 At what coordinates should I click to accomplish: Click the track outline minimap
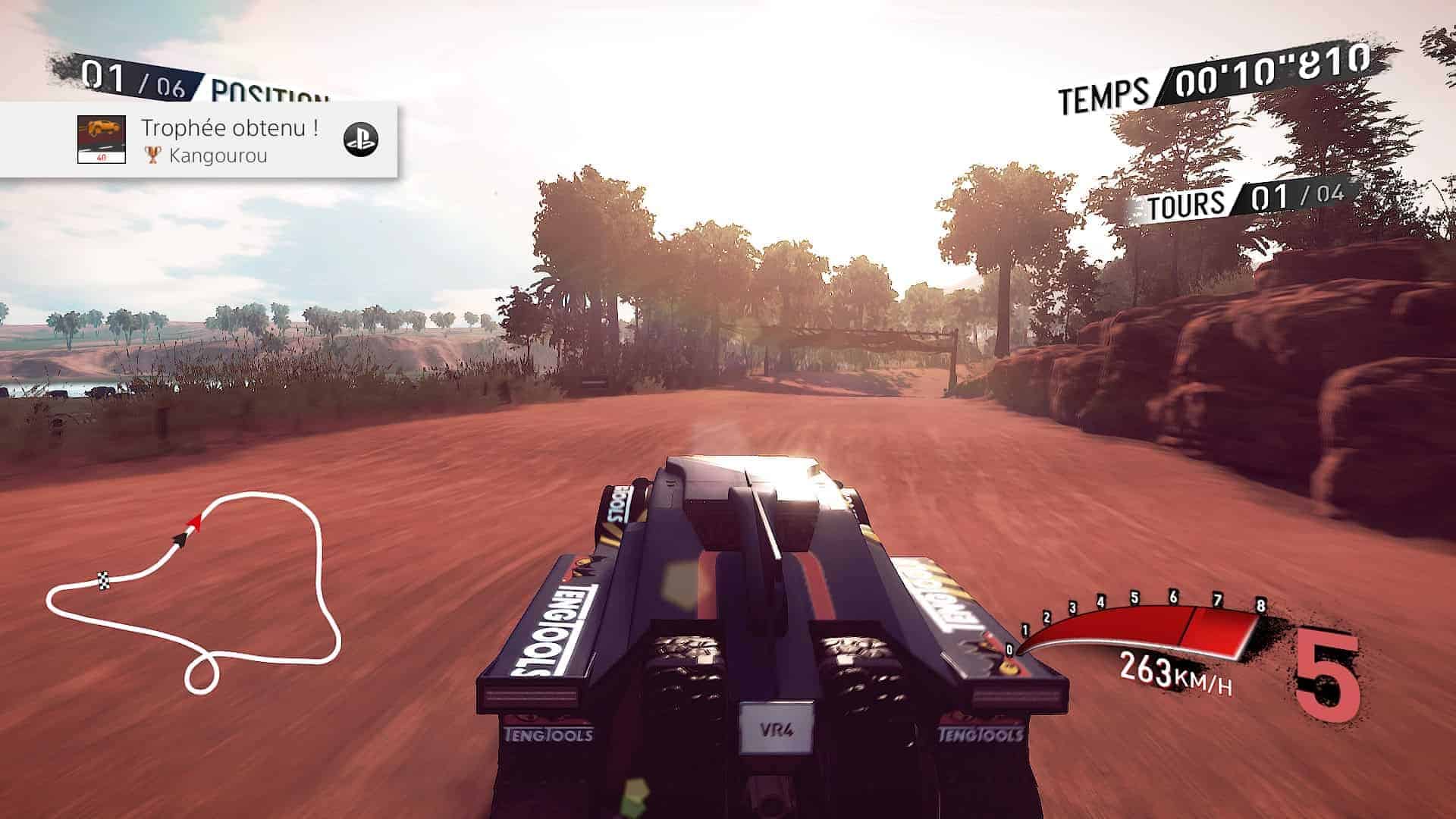click(x=193, y=591)
